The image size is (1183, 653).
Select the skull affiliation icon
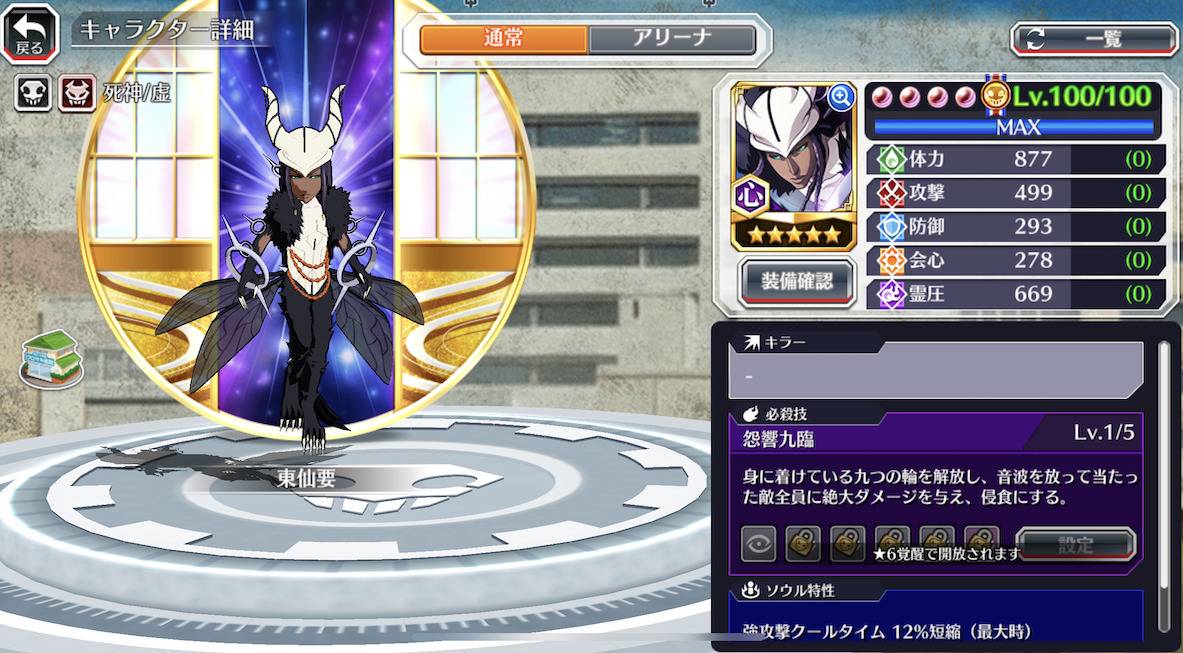(32, 93)
